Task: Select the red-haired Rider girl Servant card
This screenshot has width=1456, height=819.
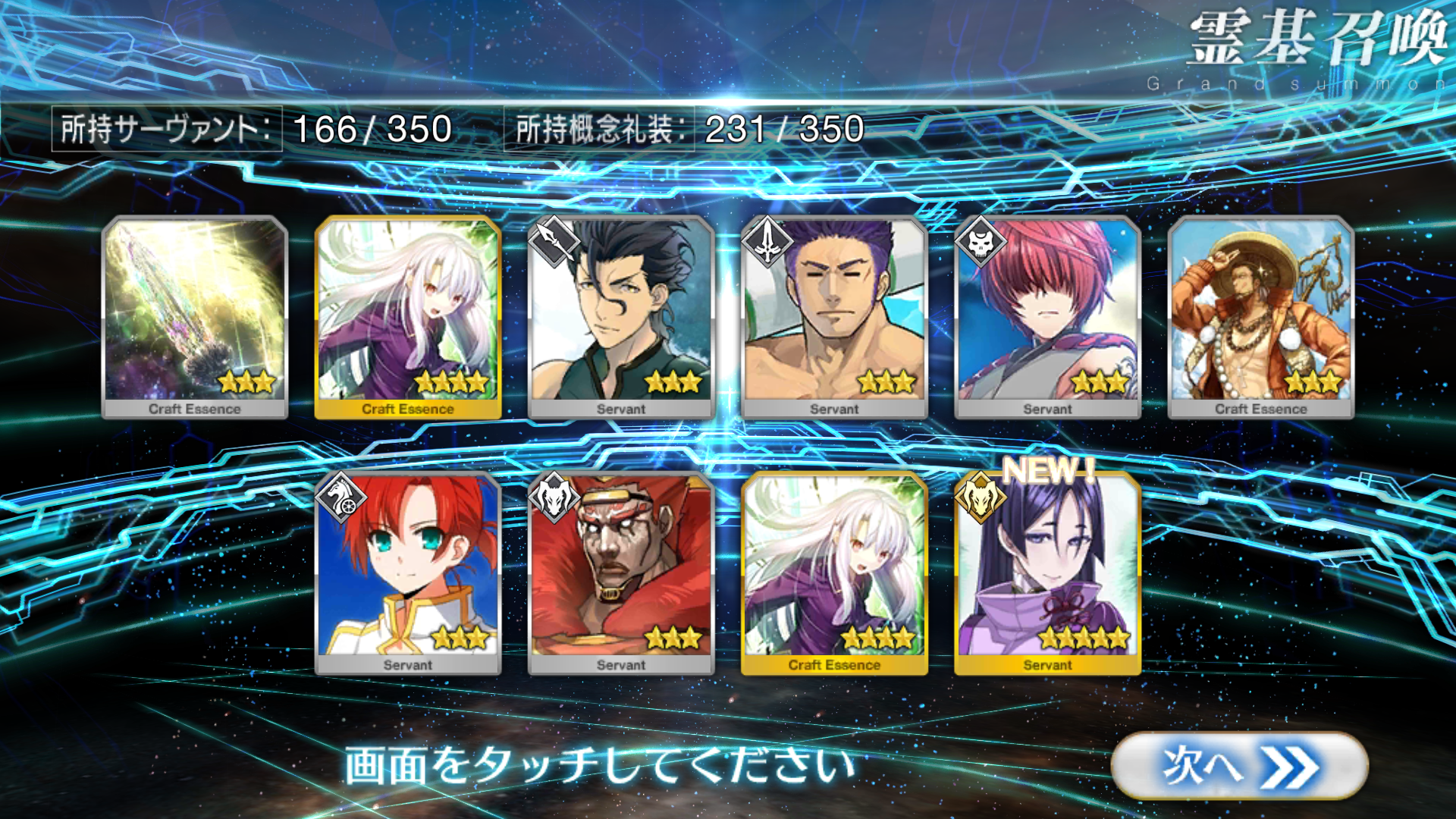Action: (408, 573)
